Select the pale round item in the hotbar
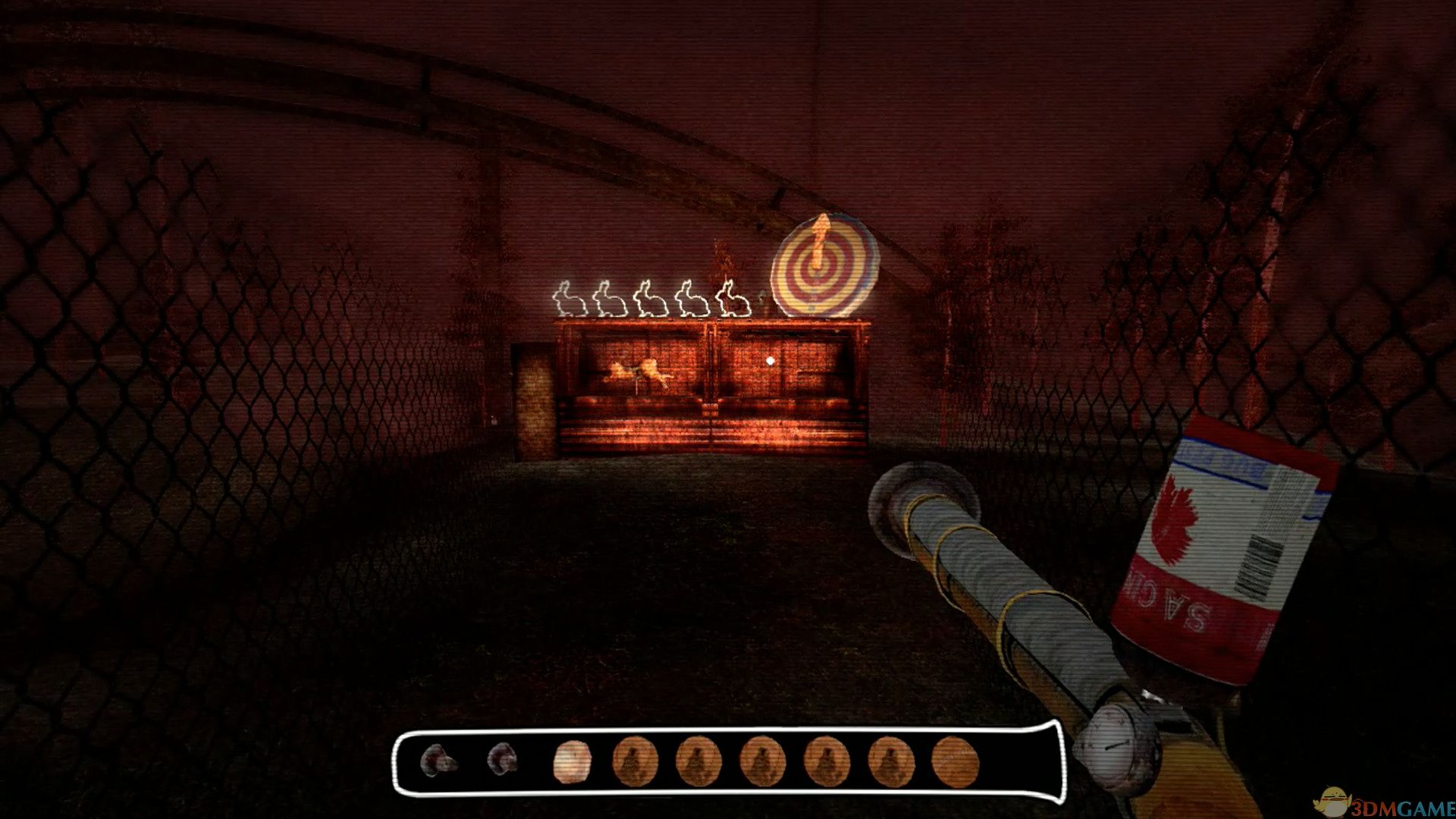Viewport: 1456px width, 819px height. tap(573, 761)
